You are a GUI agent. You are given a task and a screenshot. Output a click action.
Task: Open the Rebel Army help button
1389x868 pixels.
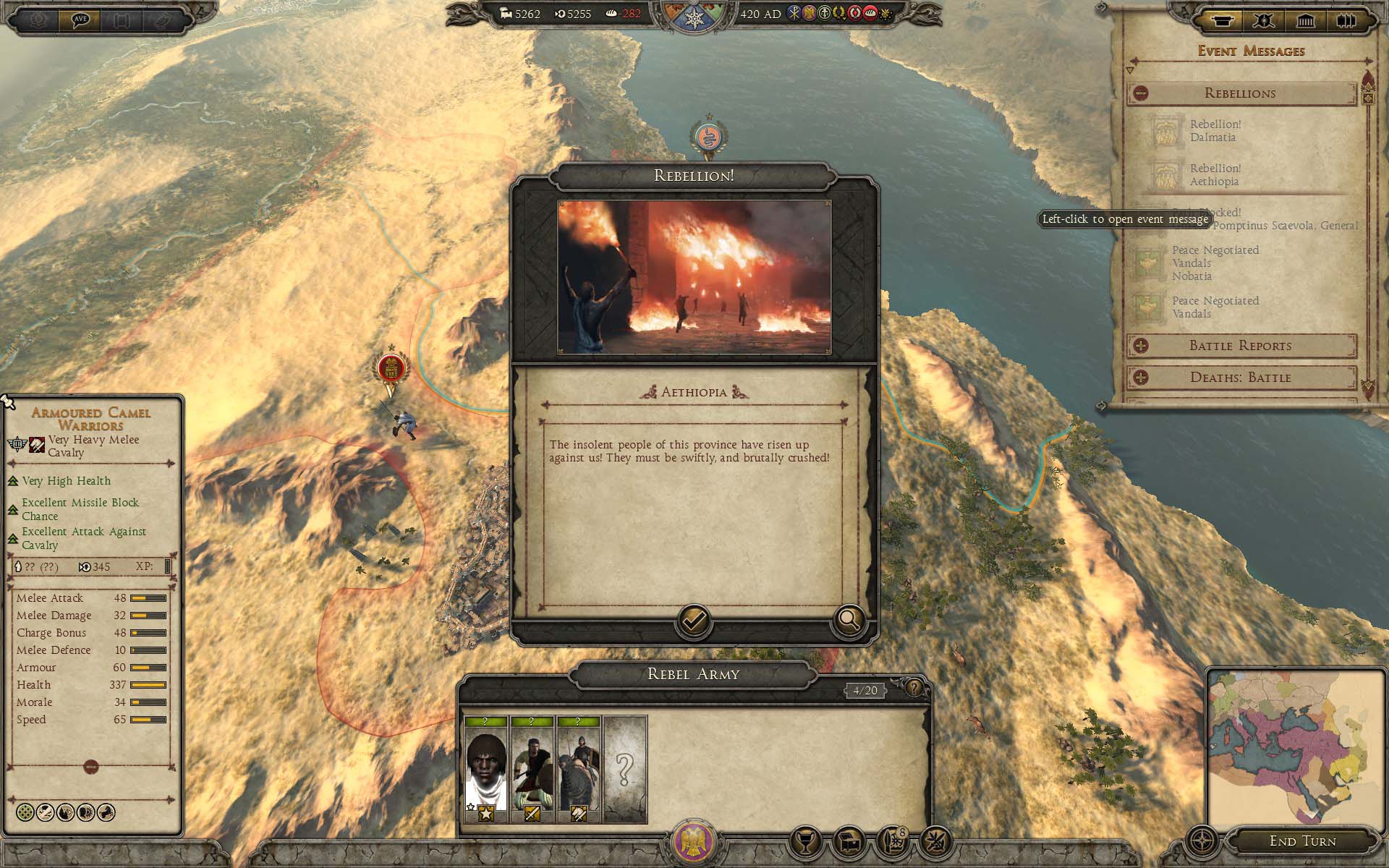coord(914,687)
